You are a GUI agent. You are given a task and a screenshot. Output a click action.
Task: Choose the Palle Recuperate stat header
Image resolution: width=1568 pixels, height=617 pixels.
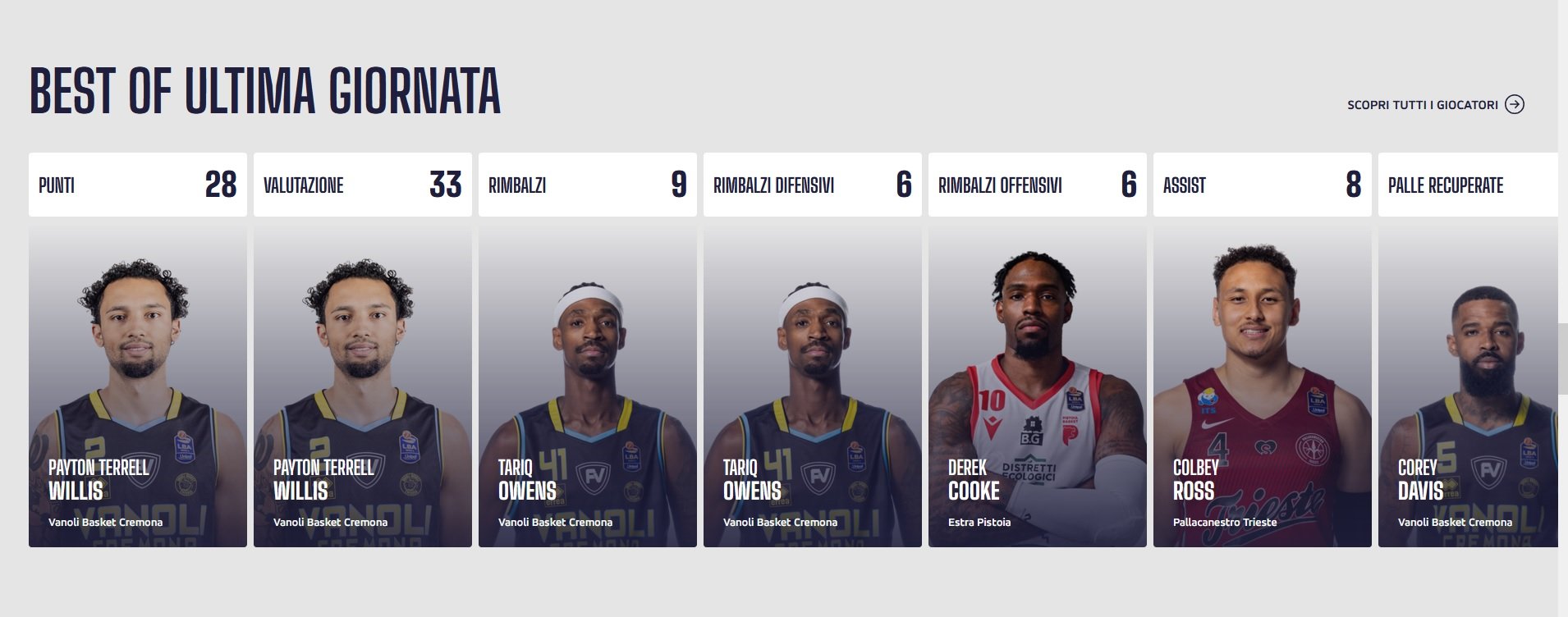click(x=1468, y=185)
